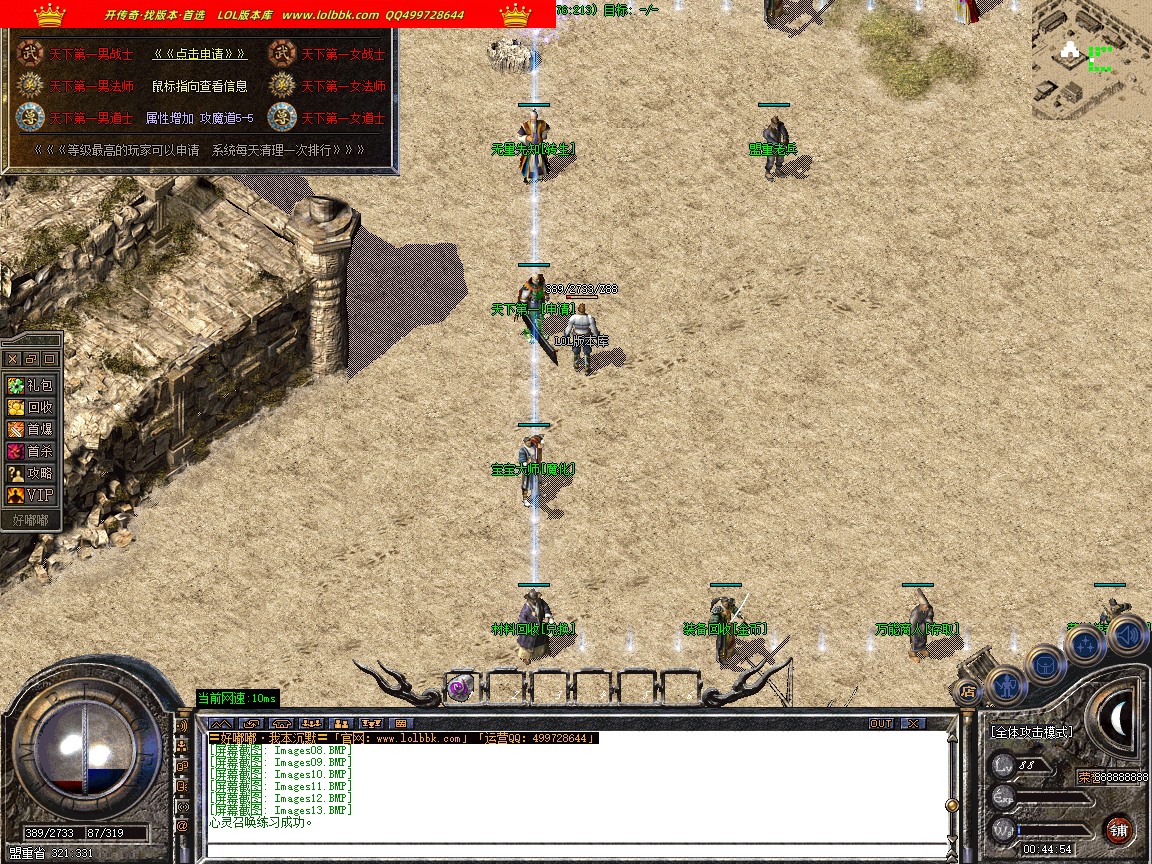Viewport: 1152px width, 864px height.
Task: Open the 店 shop round button
Action: [967, 691]
